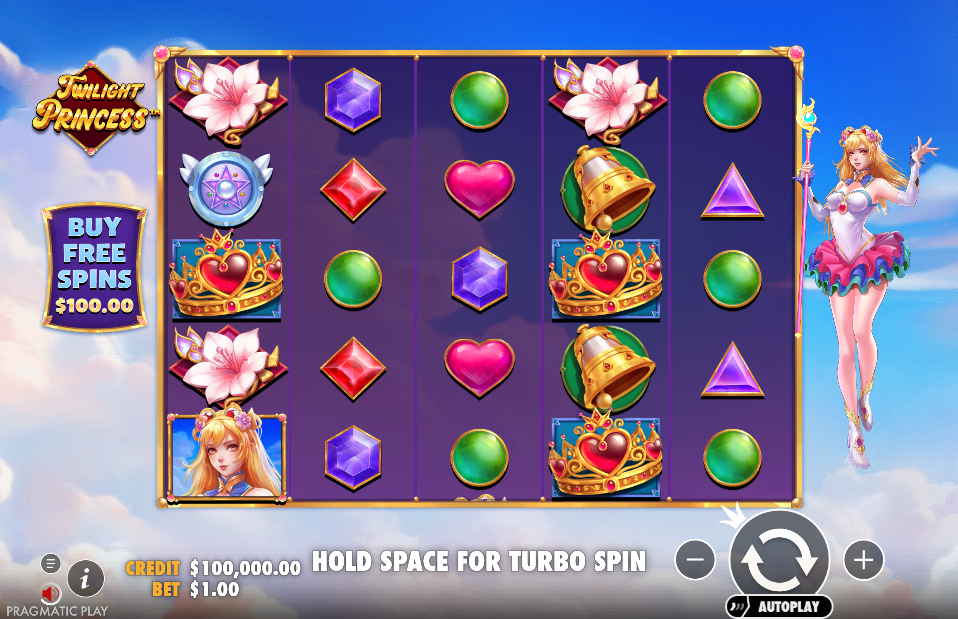This screenshot has height=619, width=958.
Task: Buy Free Spins for $100.00
Action: tap(94, 268)
